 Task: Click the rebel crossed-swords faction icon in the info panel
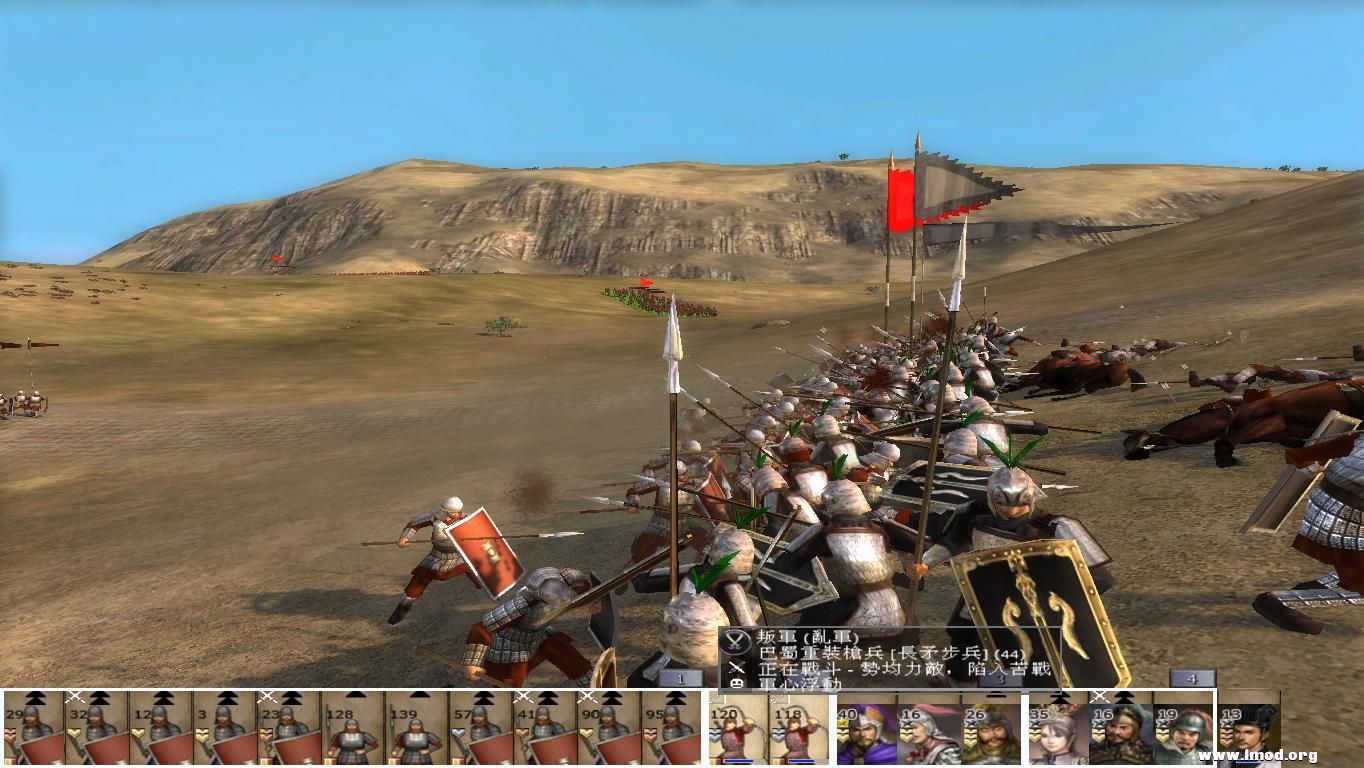click(734, 639)
